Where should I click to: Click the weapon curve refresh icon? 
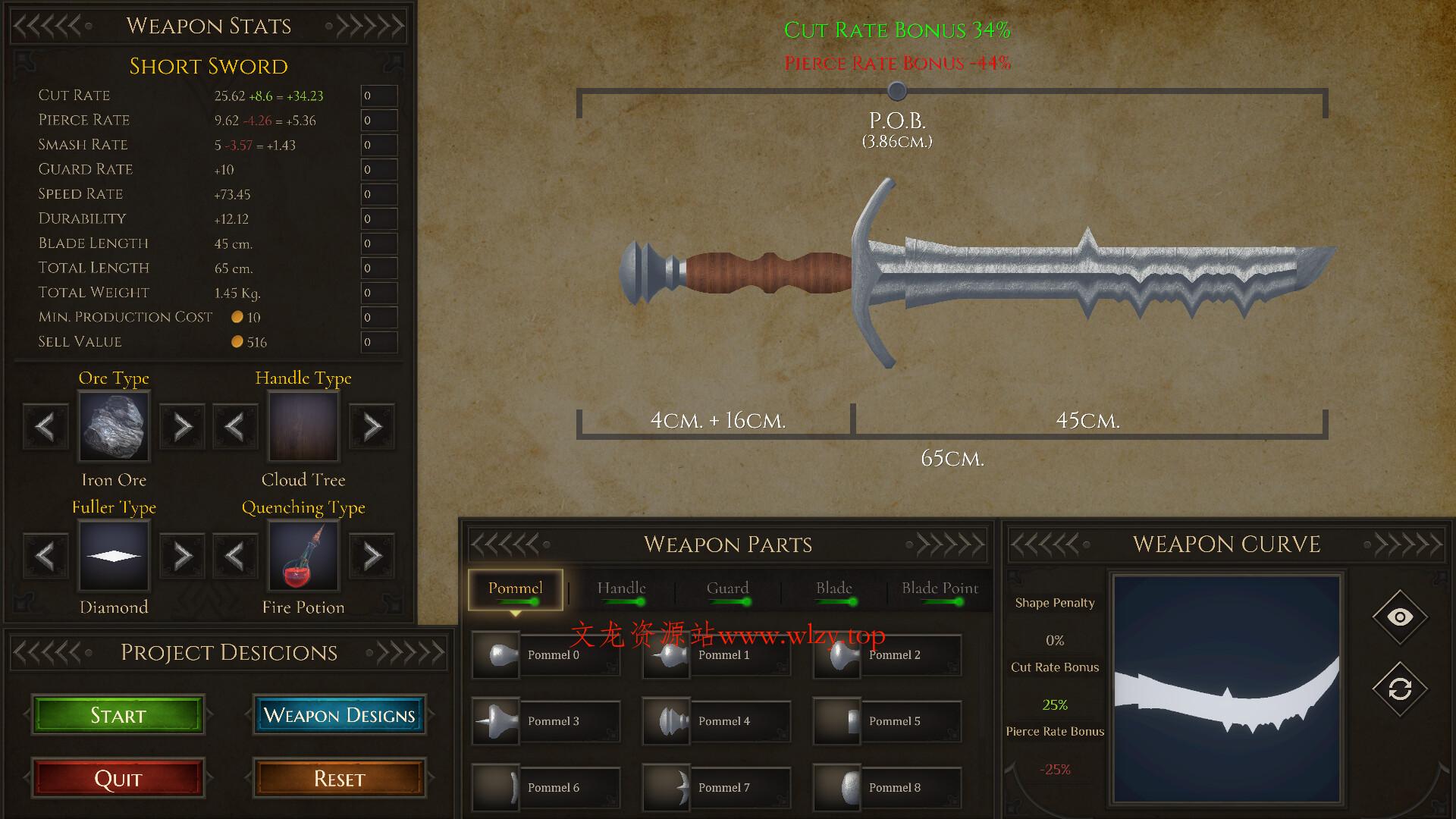click(x=1399, y=689)
